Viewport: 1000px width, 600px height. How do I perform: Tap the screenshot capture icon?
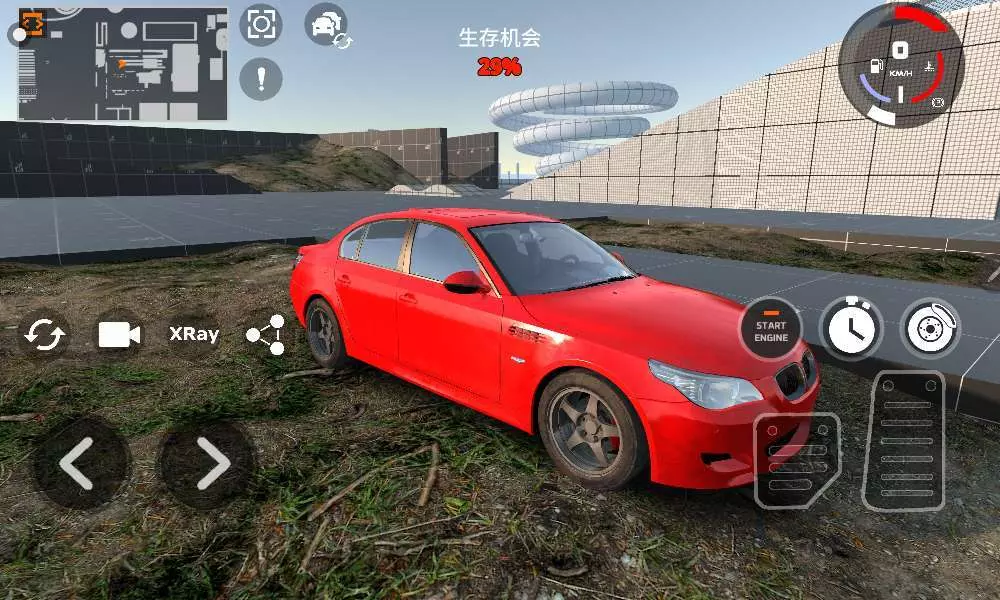coord(260,24)
